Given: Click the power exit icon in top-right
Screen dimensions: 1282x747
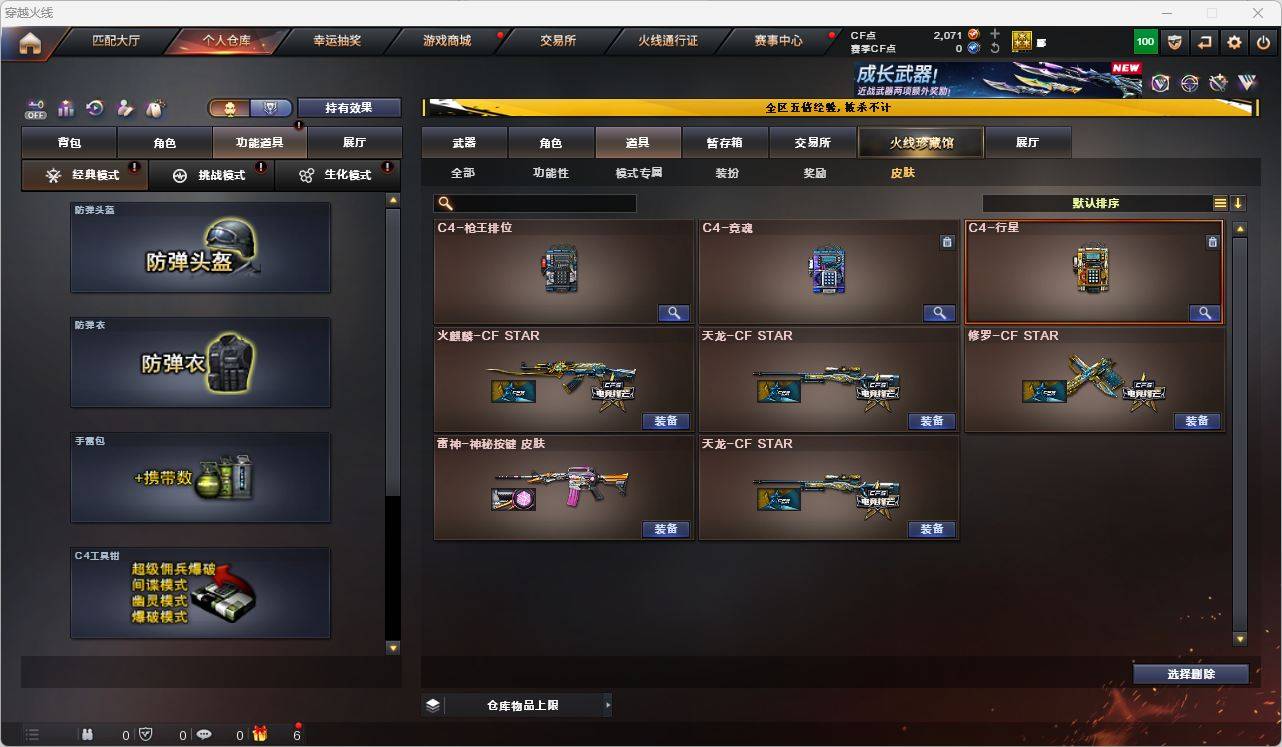Looking at the screenshot, I should 1262,41.
